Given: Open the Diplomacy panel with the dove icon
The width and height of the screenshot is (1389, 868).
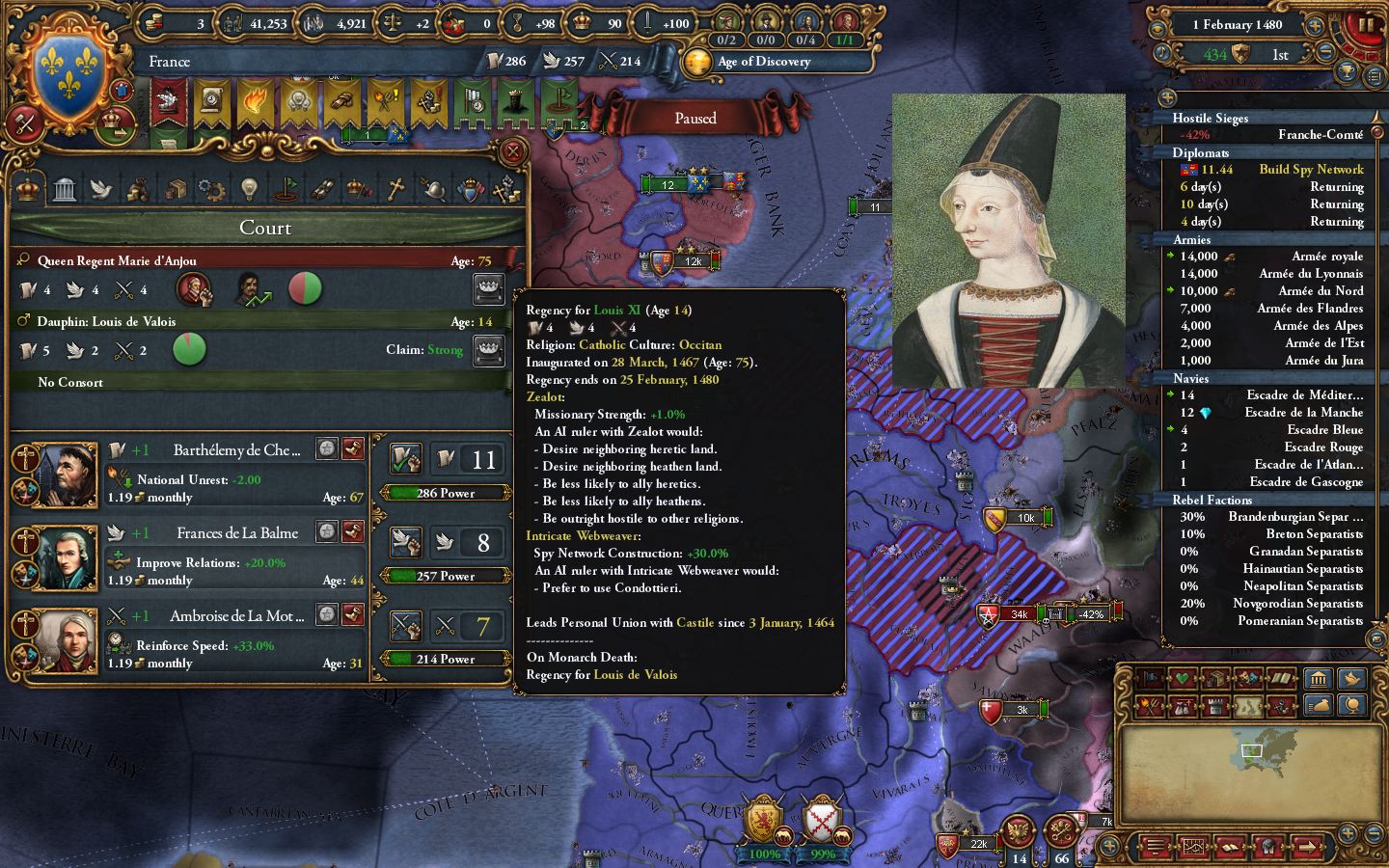Looking at the screenshot, I should (99, 188).
